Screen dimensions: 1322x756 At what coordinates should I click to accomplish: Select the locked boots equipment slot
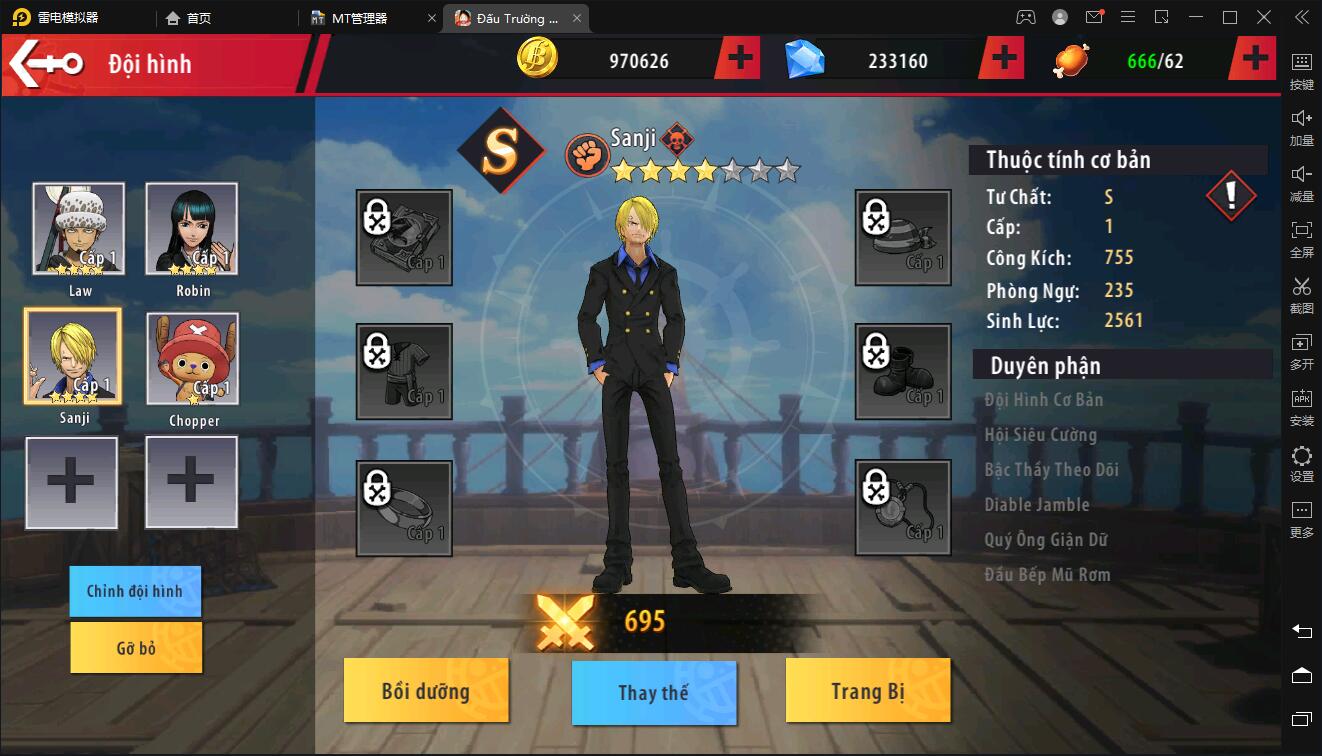point(903,371)
